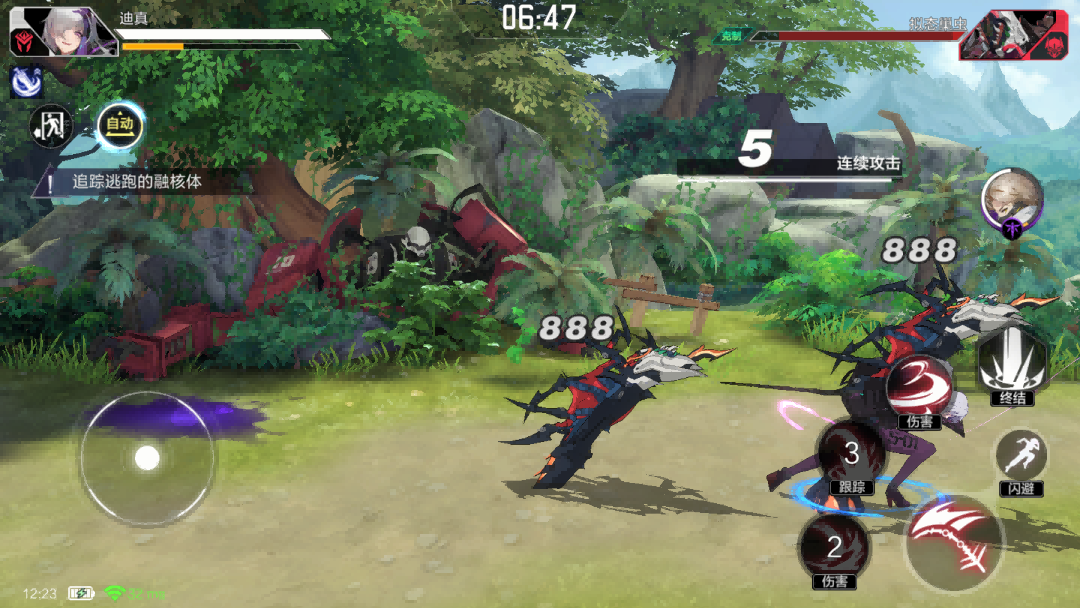This screenshot has height=608, width=1080.
Task: Use the 闪避 dodge button
Action: pos(1020,459)
